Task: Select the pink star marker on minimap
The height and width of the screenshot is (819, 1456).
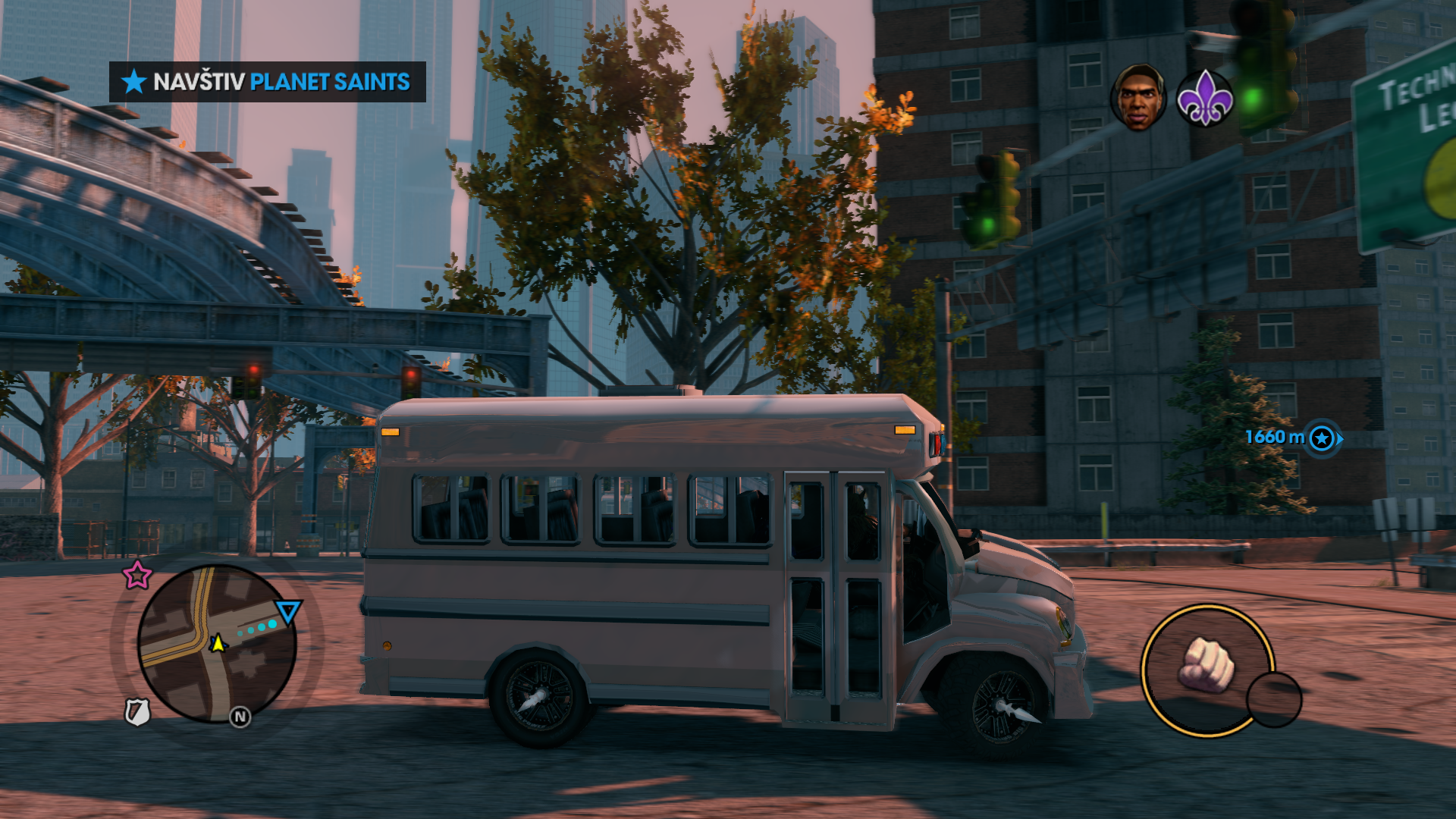Action: (x=137, y=575)
